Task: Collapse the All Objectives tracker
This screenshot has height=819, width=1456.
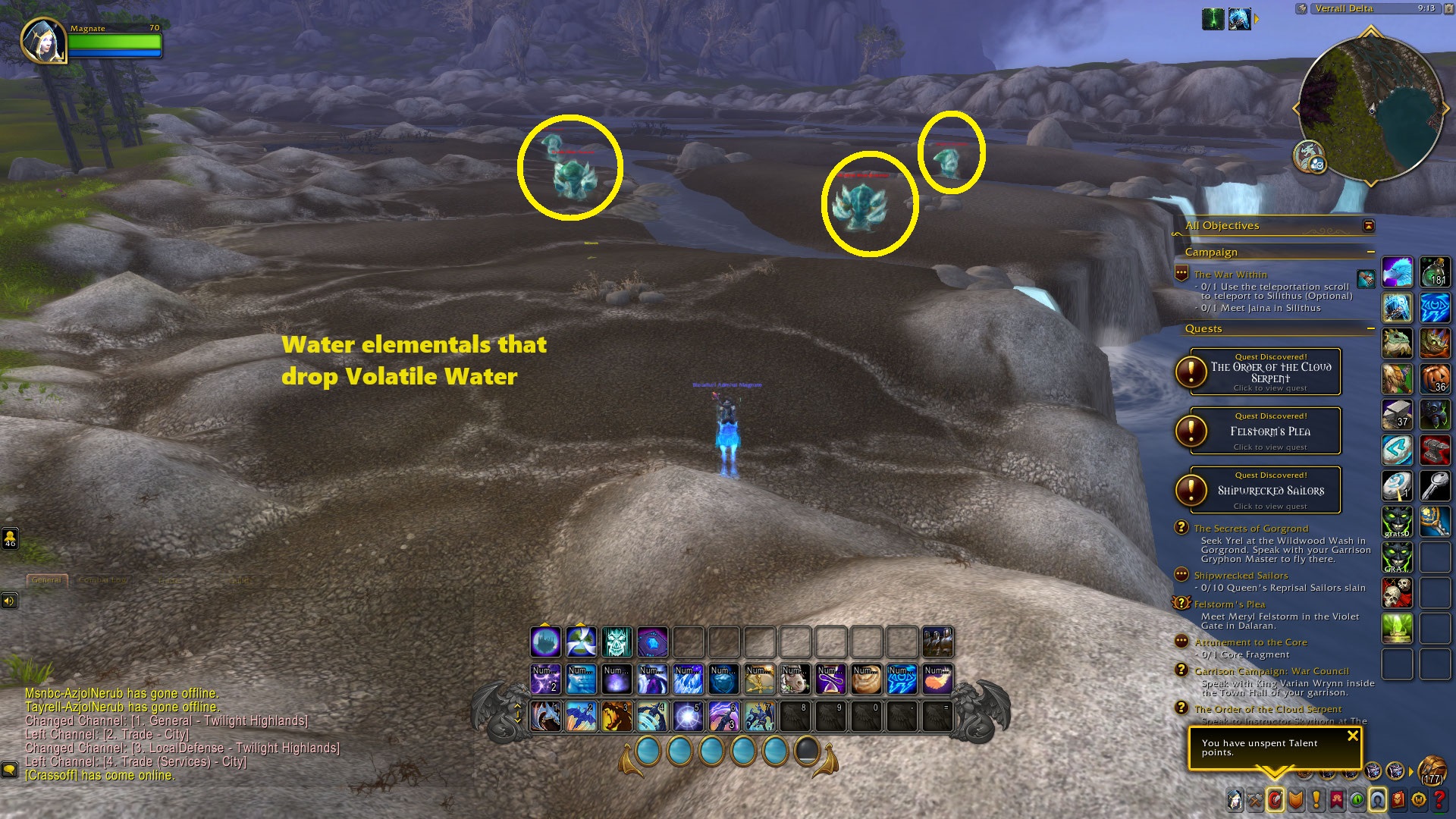Action: (x=1368, y=226)
